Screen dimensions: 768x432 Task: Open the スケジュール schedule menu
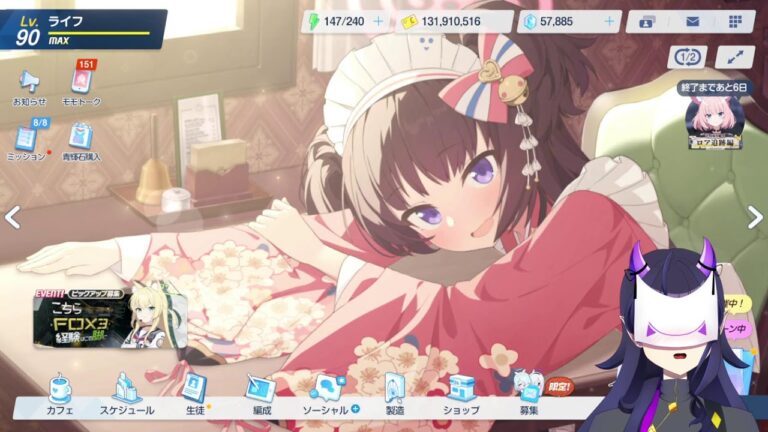tap(127, 393)
